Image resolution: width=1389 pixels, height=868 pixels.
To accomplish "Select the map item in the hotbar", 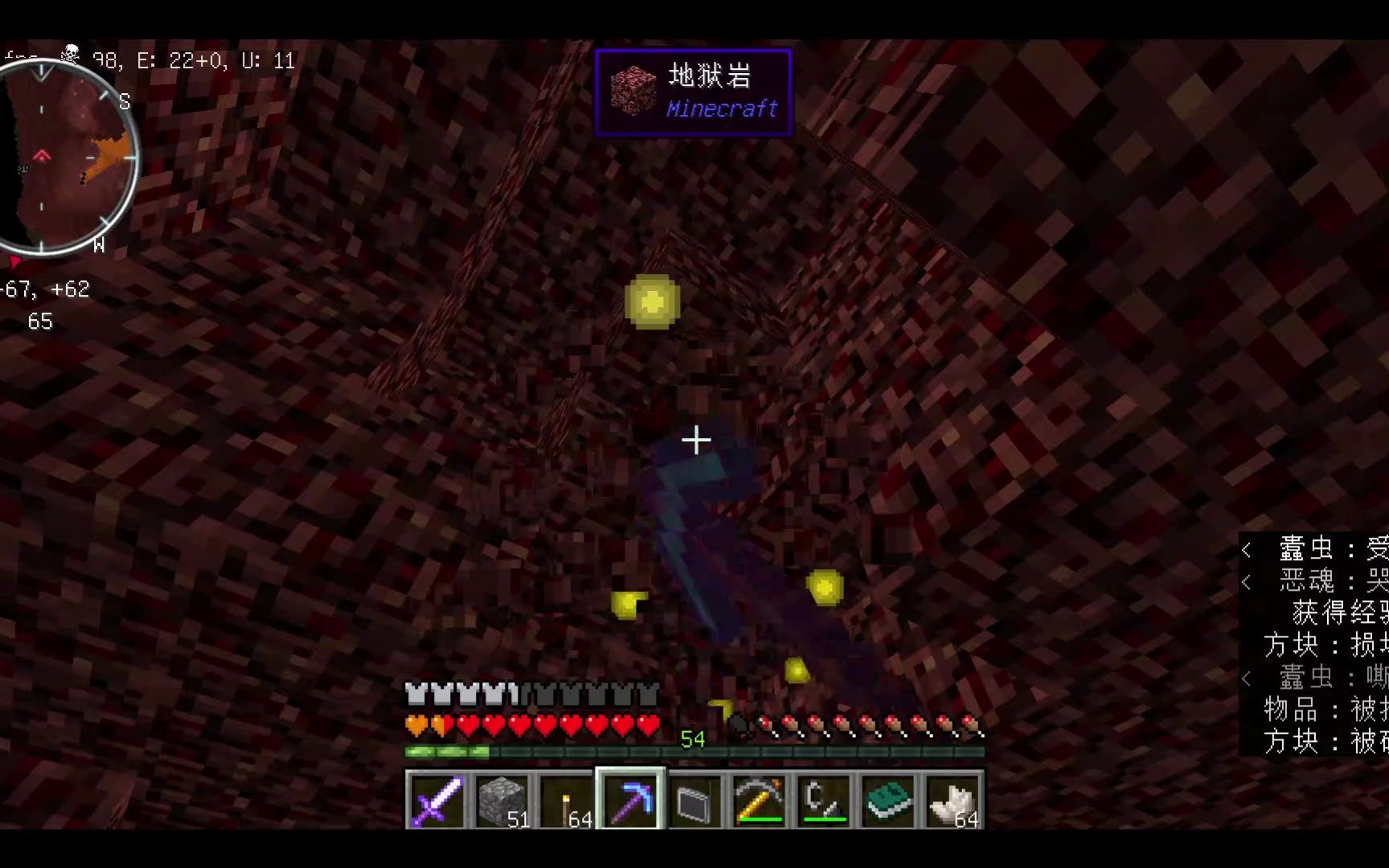I will pyautogui.click(x=695, y=800).
